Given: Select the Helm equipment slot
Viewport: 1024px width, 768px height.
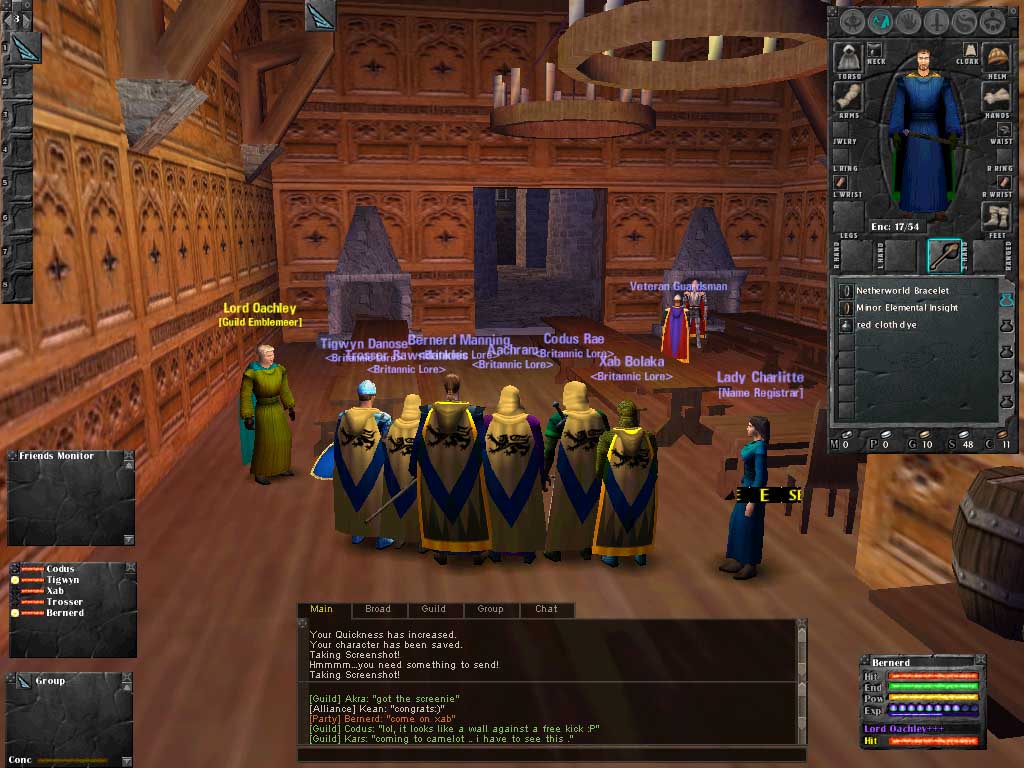Looking at the screenshot, I should 995,57.
